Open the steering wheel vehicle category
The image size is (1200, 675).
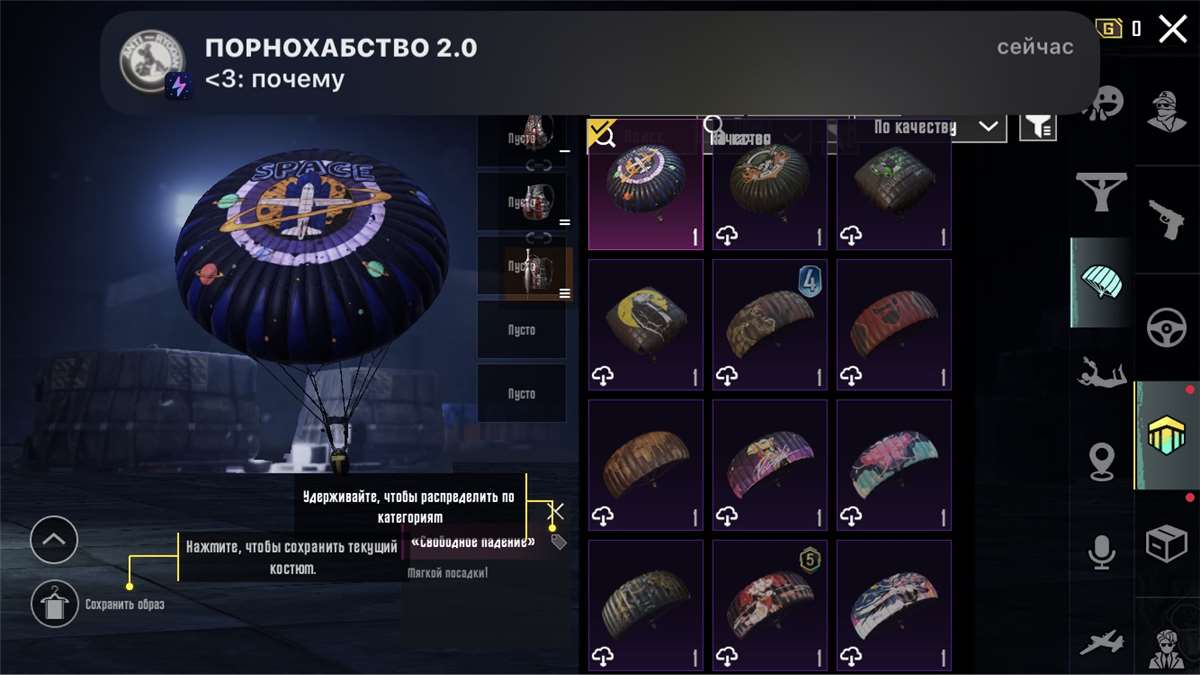pos(1167,327)
